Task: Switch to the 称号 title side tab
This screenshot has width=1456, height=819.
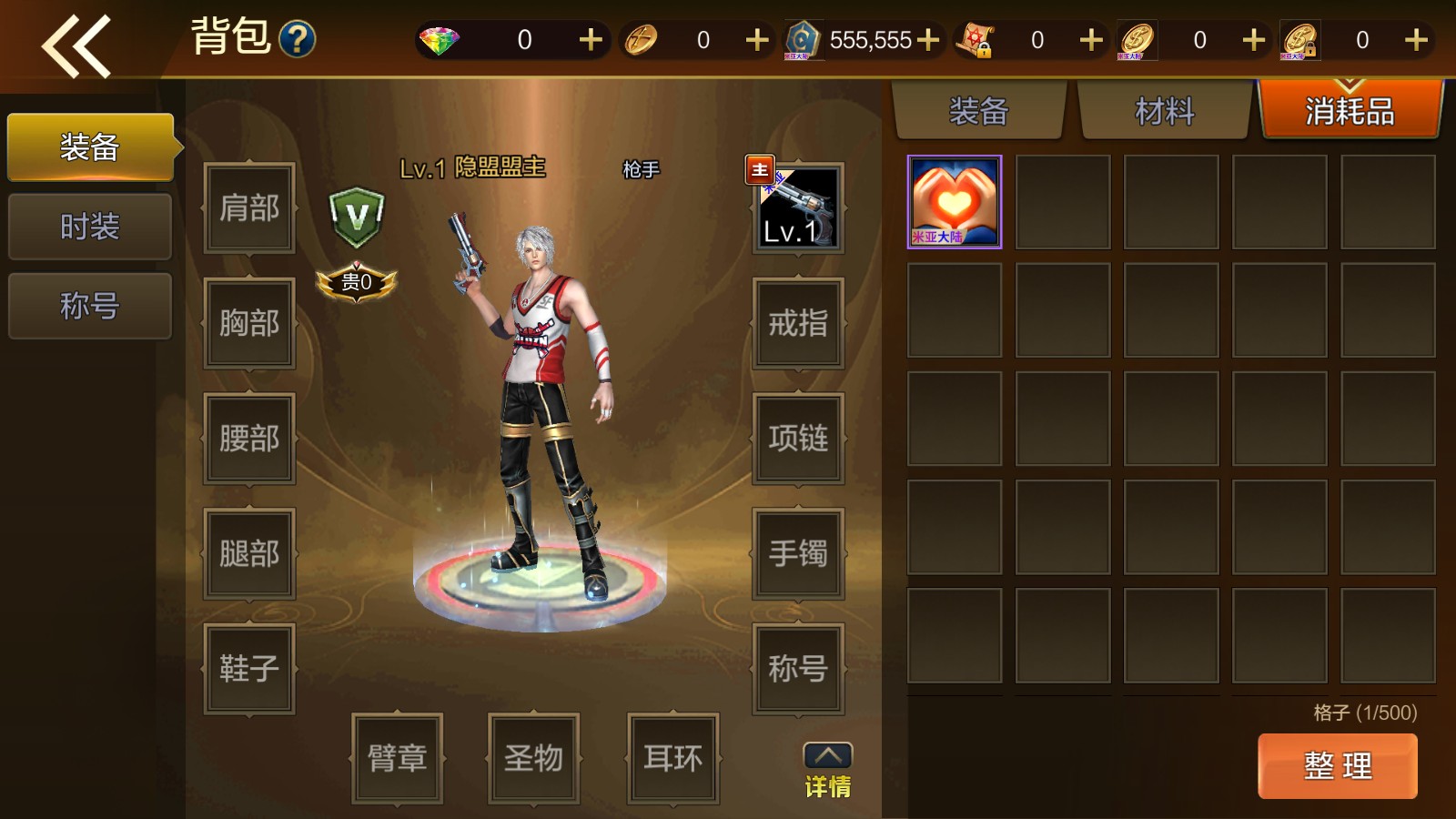Action: click(89, 306)
